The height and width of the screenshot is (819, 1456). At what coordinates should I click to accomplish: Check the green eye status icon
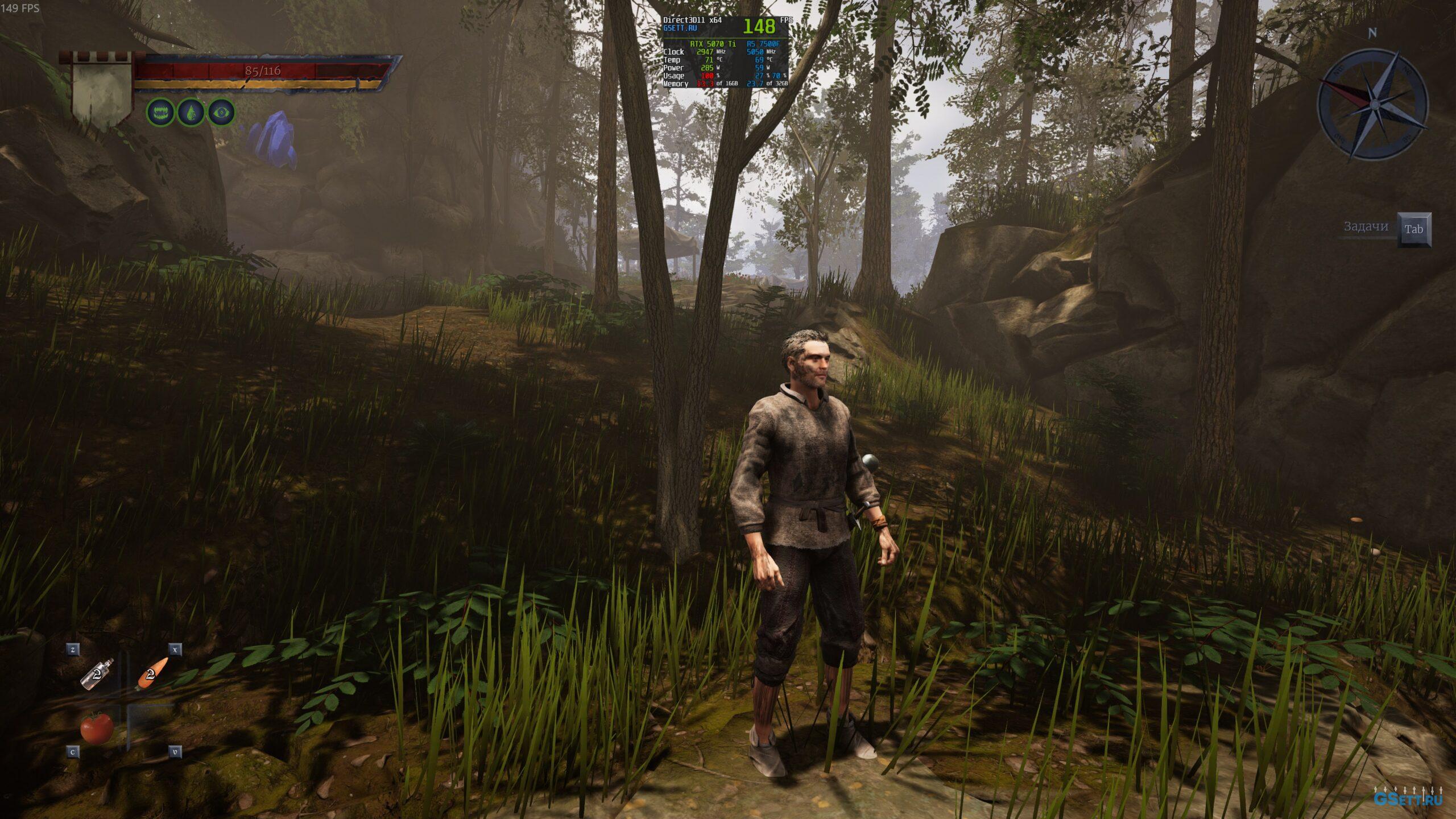point(221,112)
